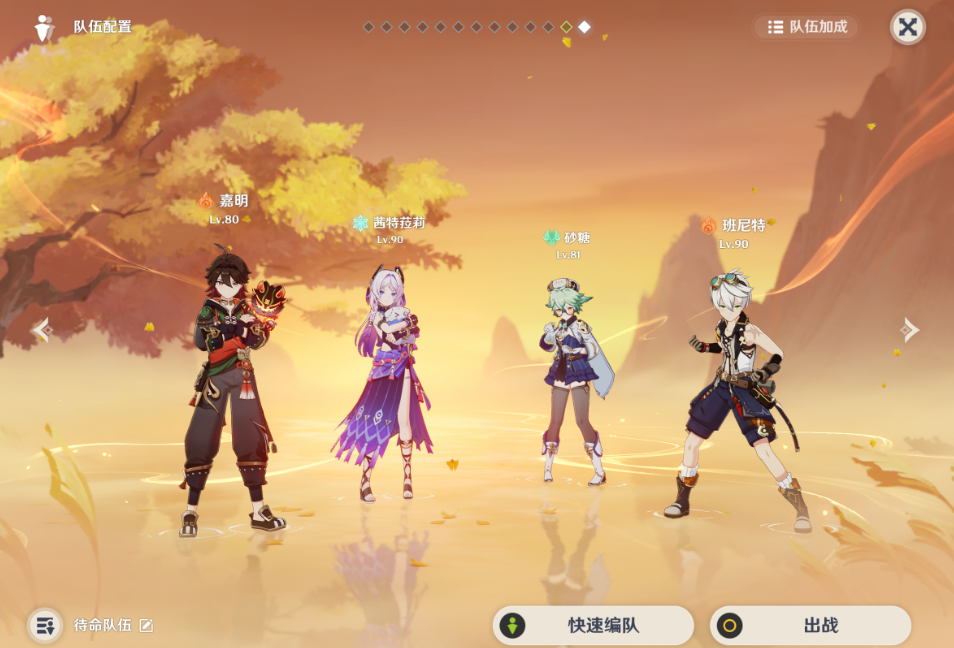The width and height of the screenshot is (954, 648).
Task: Edit the 待命队伍 party name
Action: pyautogui.click(x=146, y=625)
